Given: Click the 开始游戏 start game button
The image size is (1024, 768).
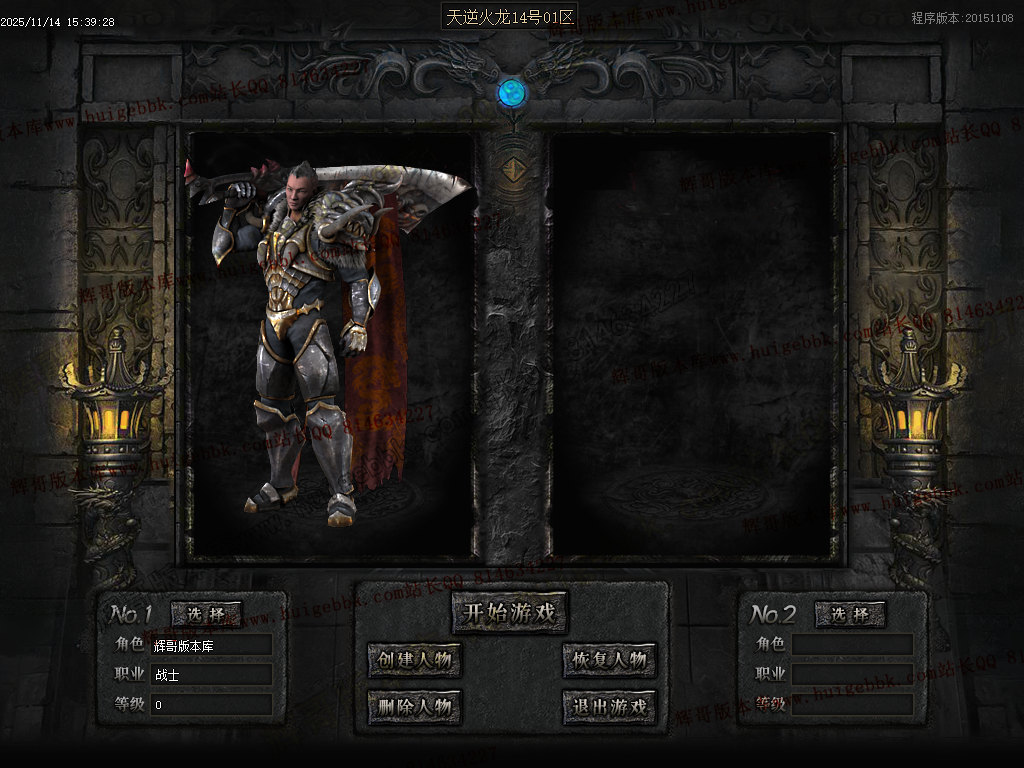Looking at the screenshot, I should (x=509, y=613).
